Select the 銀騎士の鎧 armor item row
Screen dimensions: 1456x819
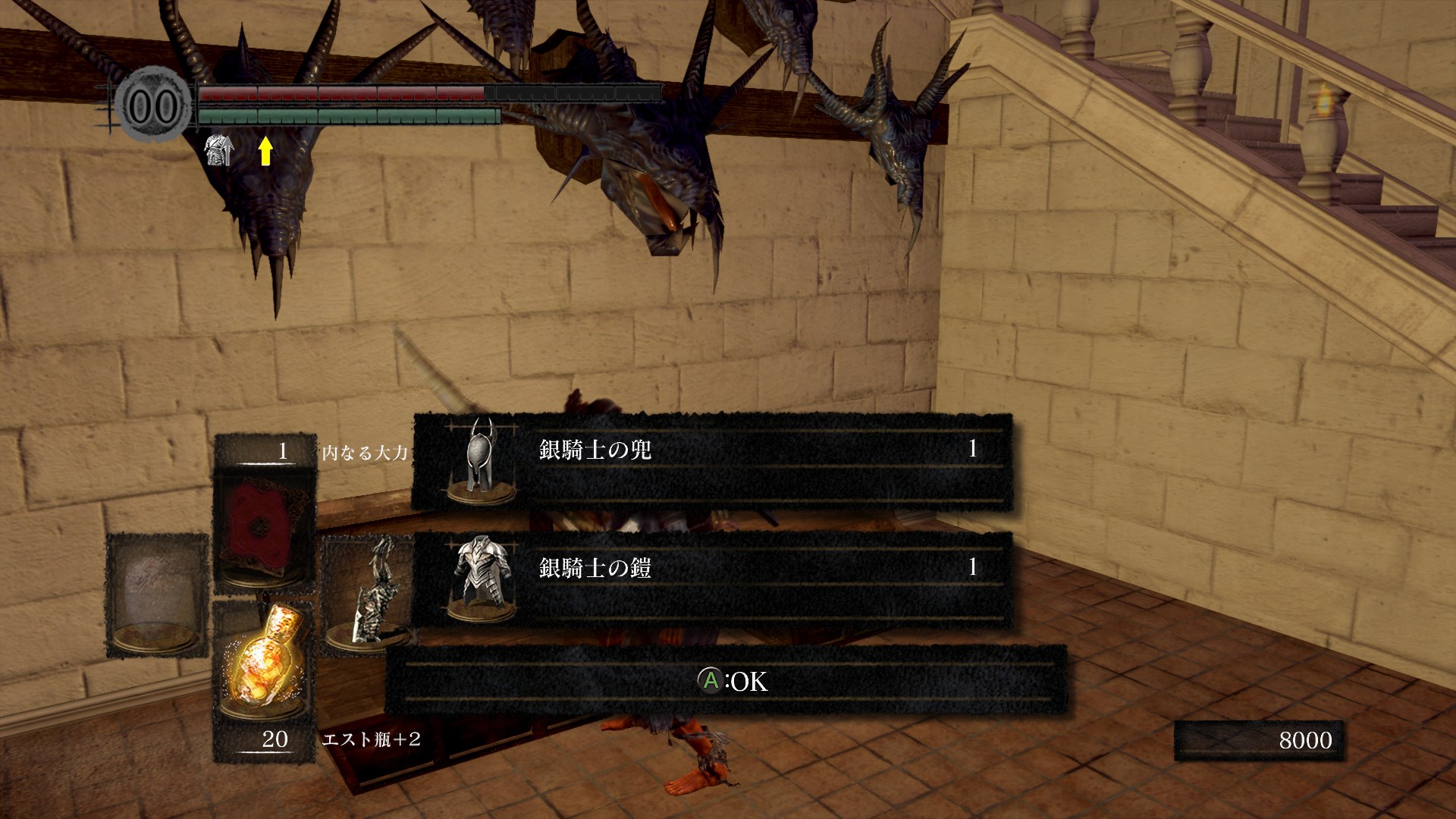(713, 579)
